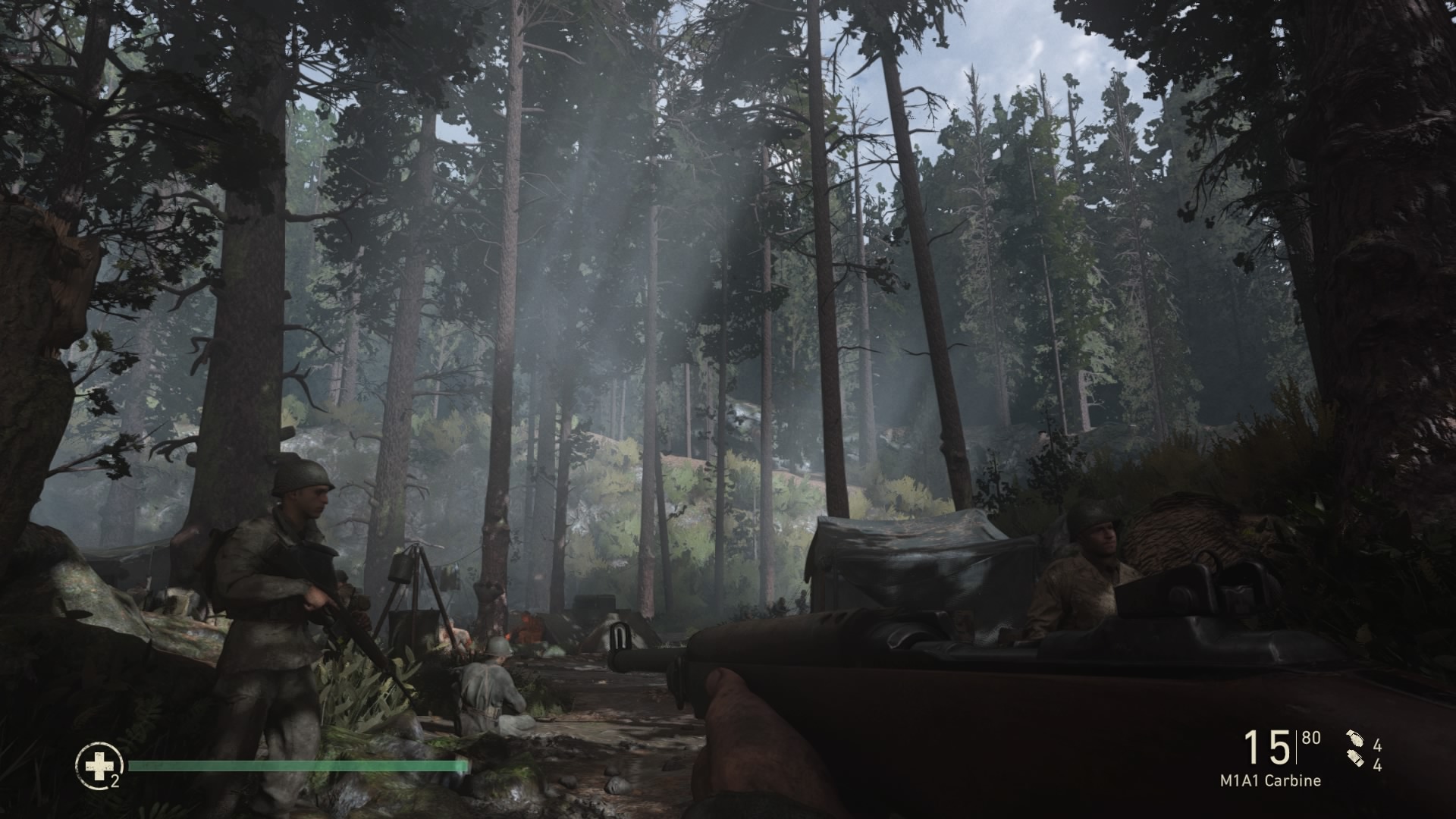Click the frag grenade count of 4
The width and height of the screenshot is (1456, 819).
tap(1378, 745)
